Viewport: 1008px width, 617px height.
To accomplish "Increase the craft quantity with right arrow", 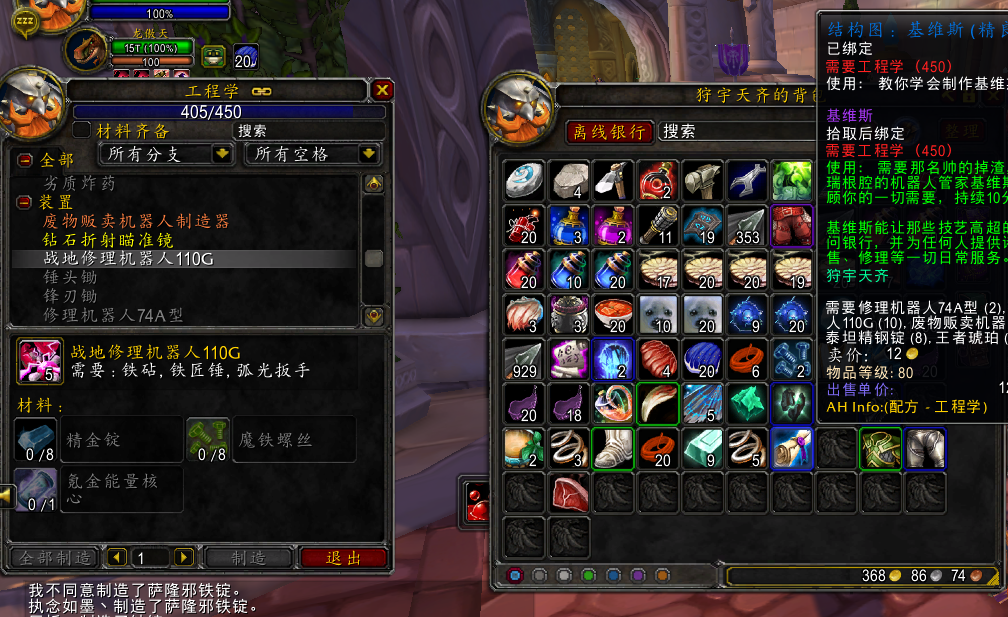I will (x=183, y=557).
